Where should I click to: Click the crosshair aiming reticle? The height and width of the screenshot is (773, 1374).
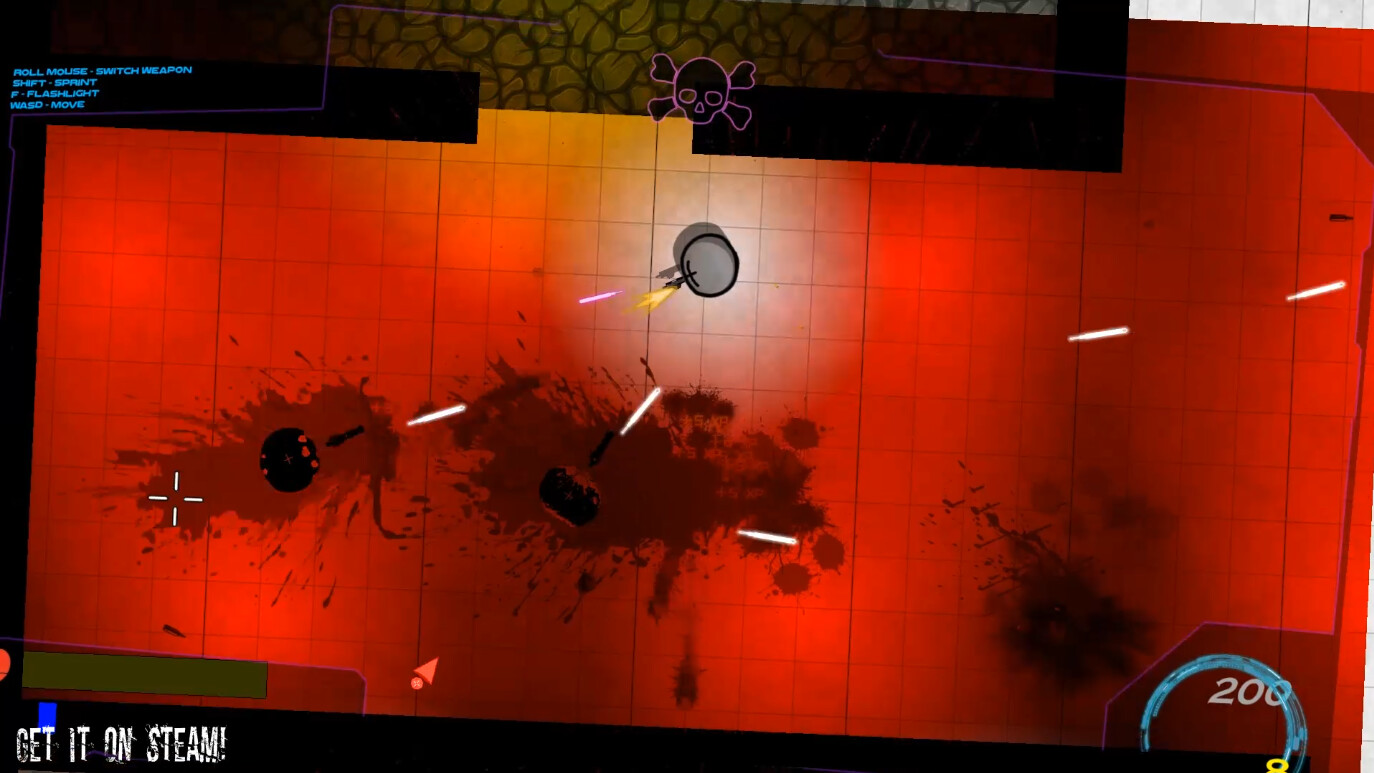coord(176,498)
